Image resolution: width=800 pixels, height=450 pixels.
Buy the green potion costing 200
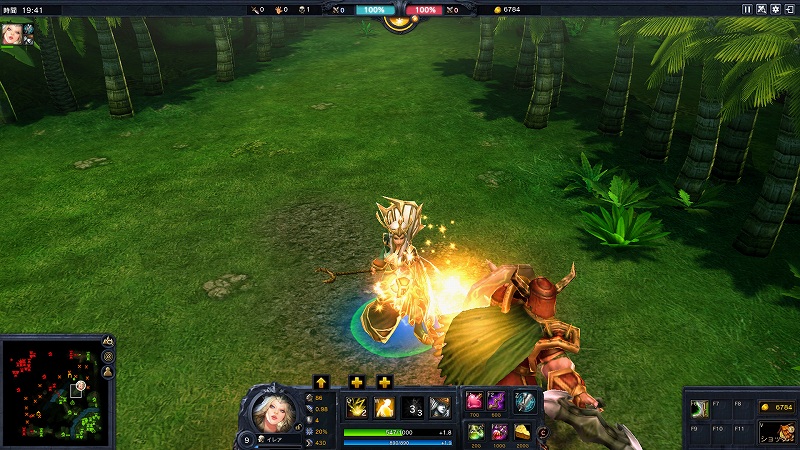pyautogui.click(x=474, y=431)
